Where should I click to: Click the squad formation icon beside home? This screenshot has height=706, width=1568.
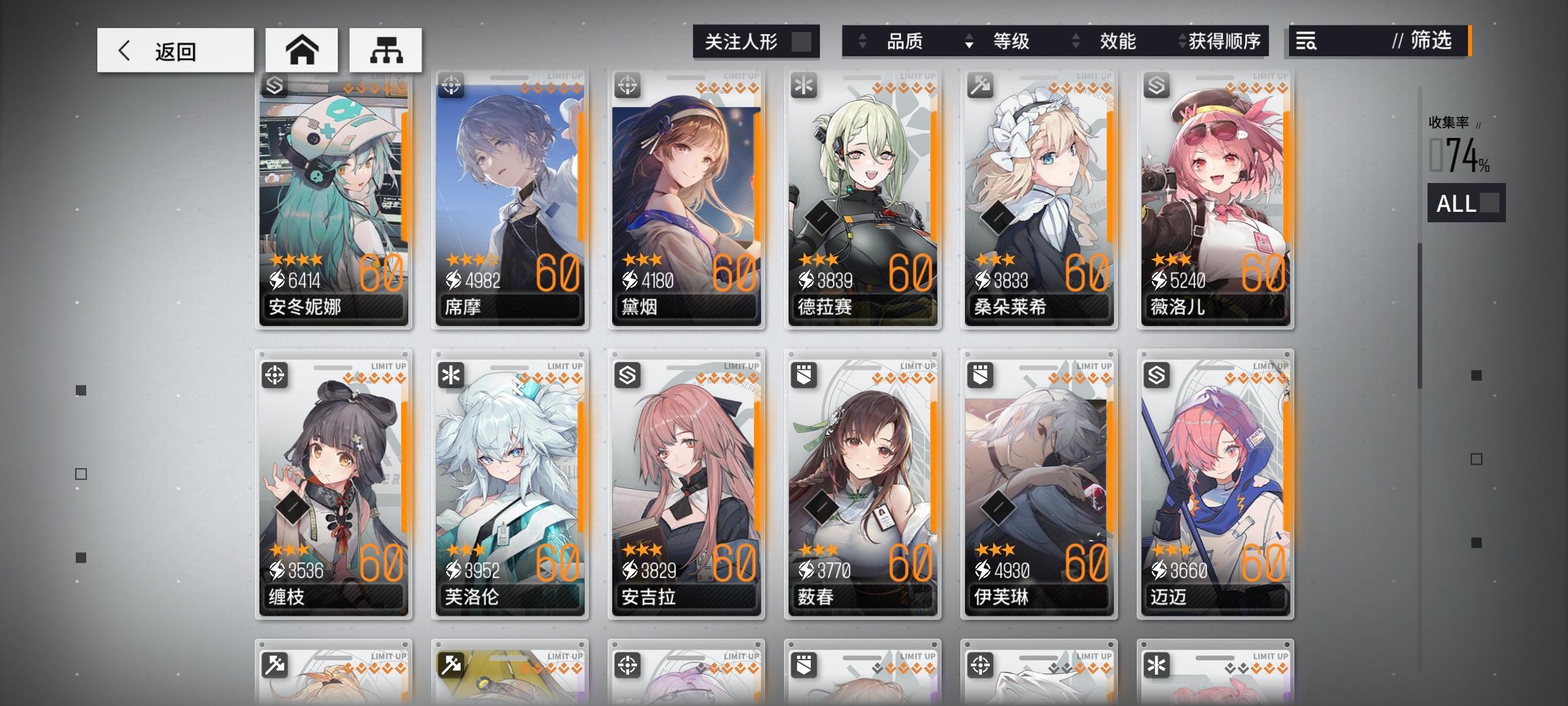387,49
